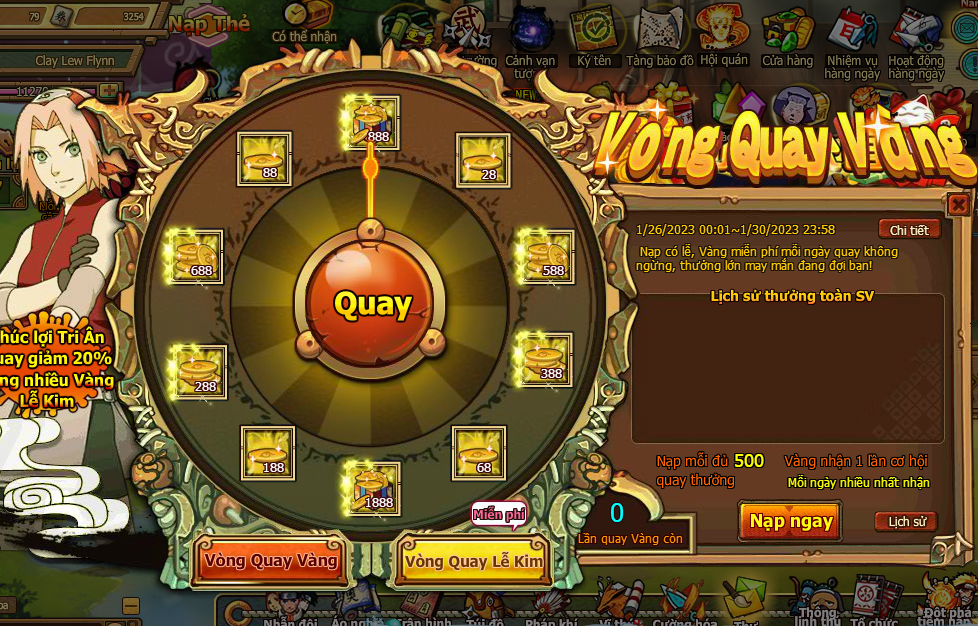The width and height of the screenshot is (978, 626).
Task: Select the 1888 gold prize slot
Action: (x=371, y=488)
